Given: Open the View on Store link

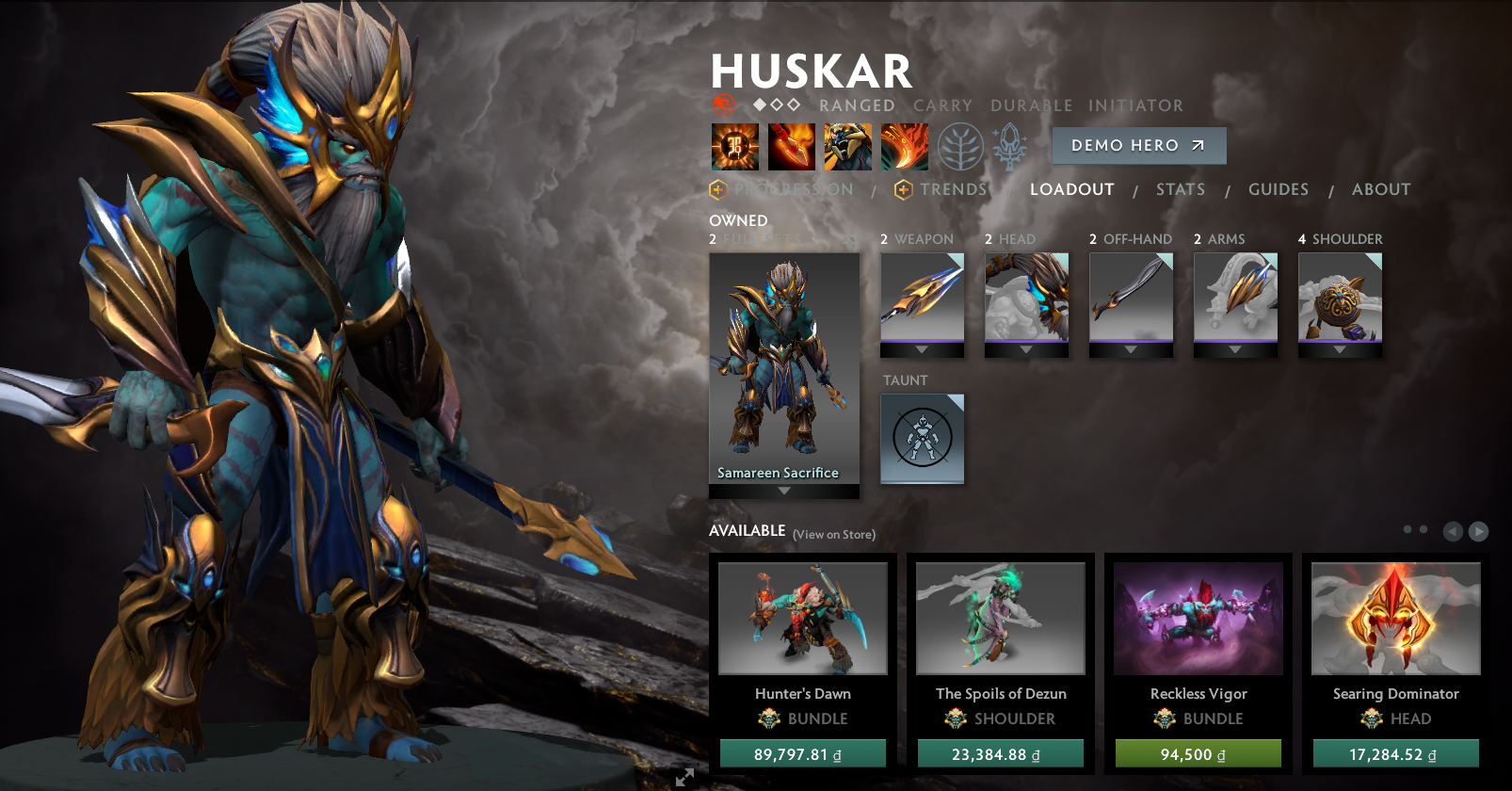Looking at the screenshot, I should click(x=836, y=534).
